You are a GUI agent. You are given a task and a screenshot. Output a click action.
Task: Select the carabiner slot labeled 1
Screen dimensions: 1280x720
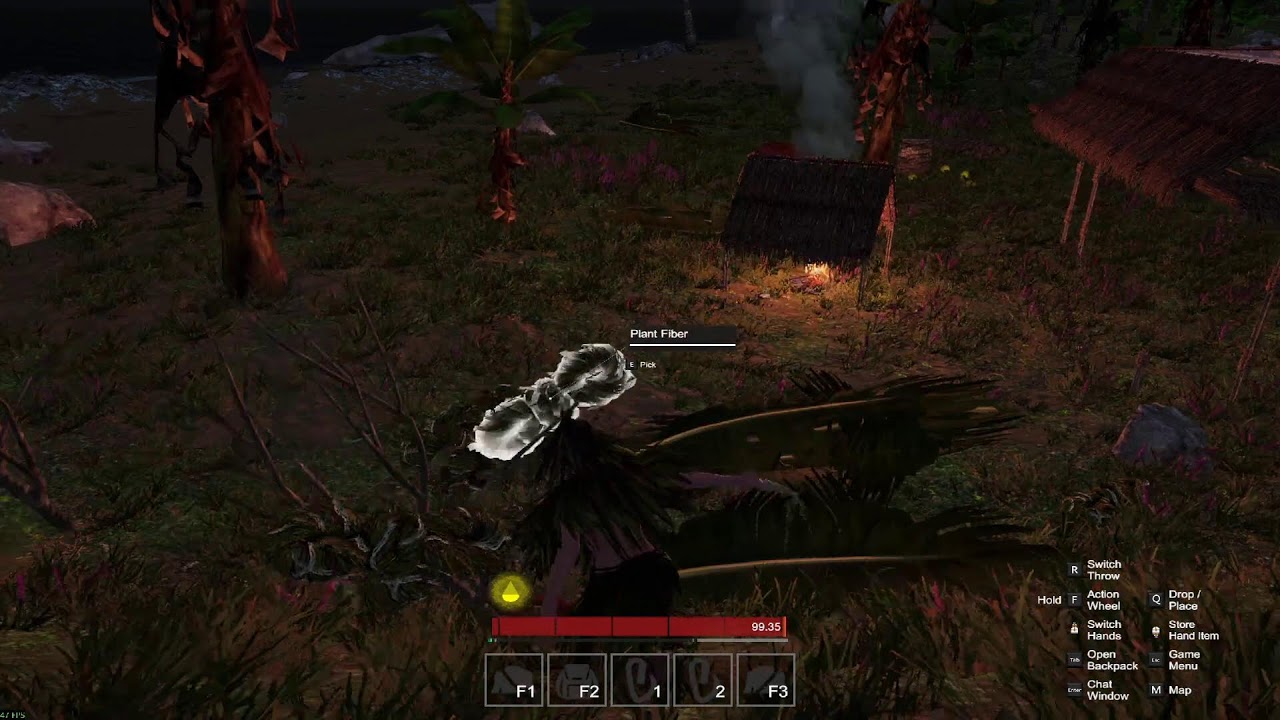click(x=640, y=680)
